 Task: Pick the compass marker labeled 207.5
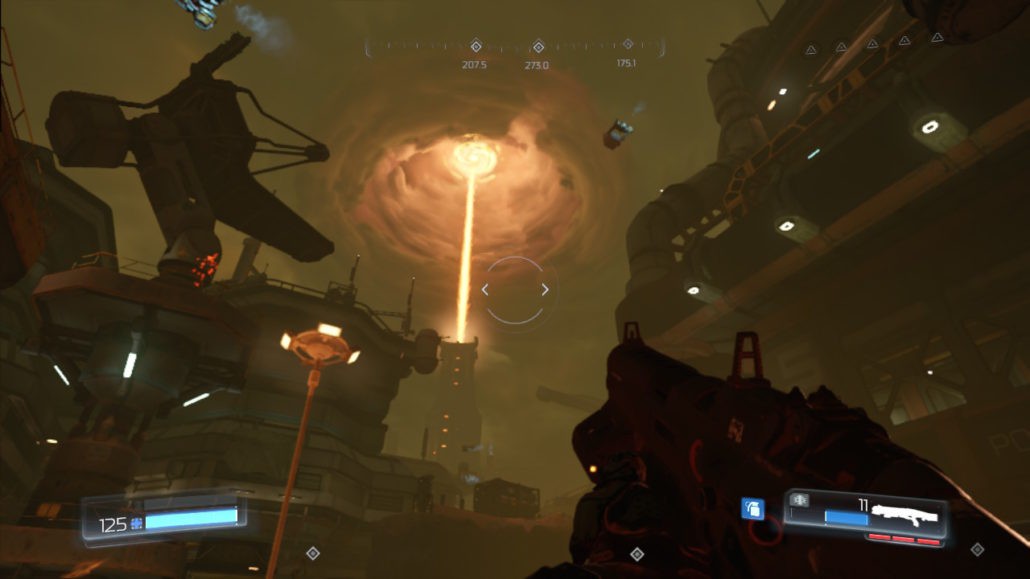[476, 45]
